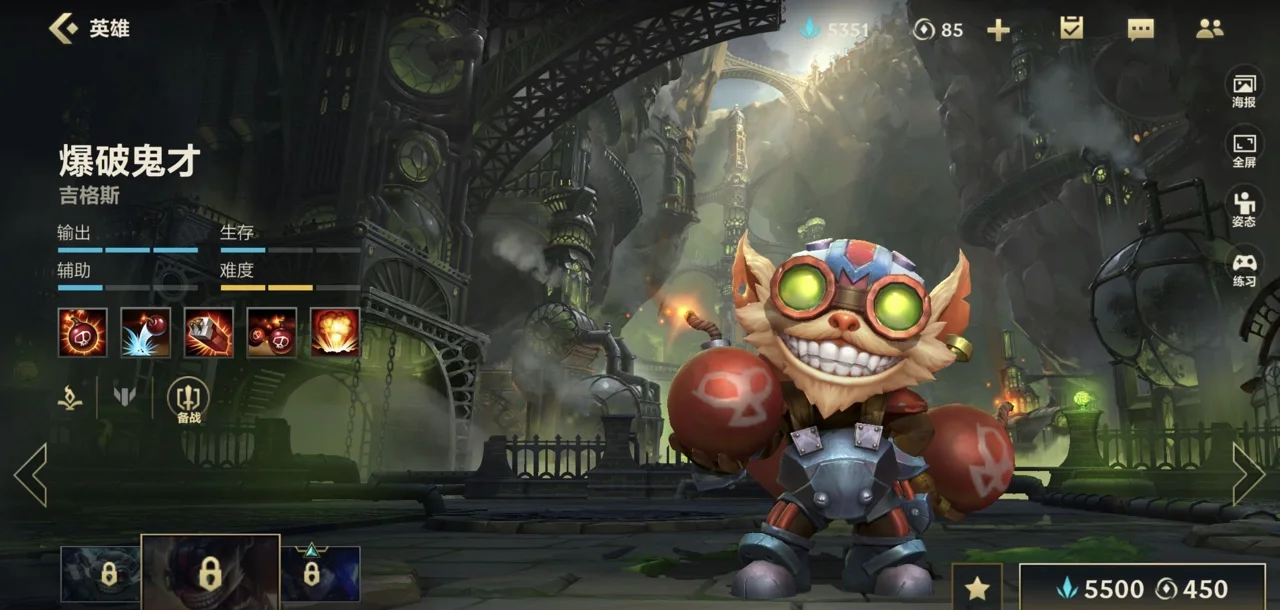Select the satchel charge ability icon
Viewport: 1280px width, 610px height.
pyautogui.click(x=209, y=332)
